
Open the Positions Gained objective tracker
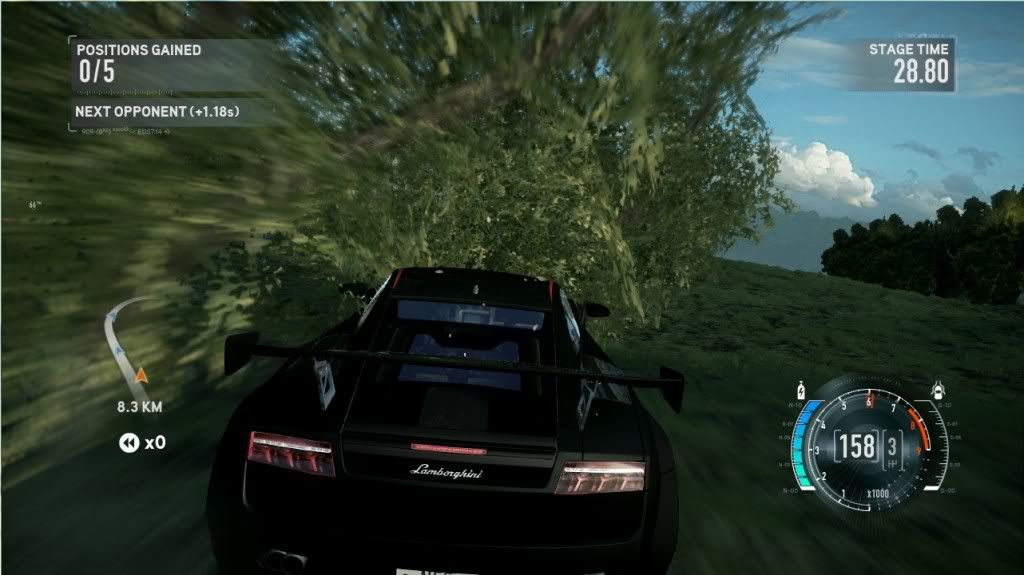pyautogui.click(x=138, y=61)
